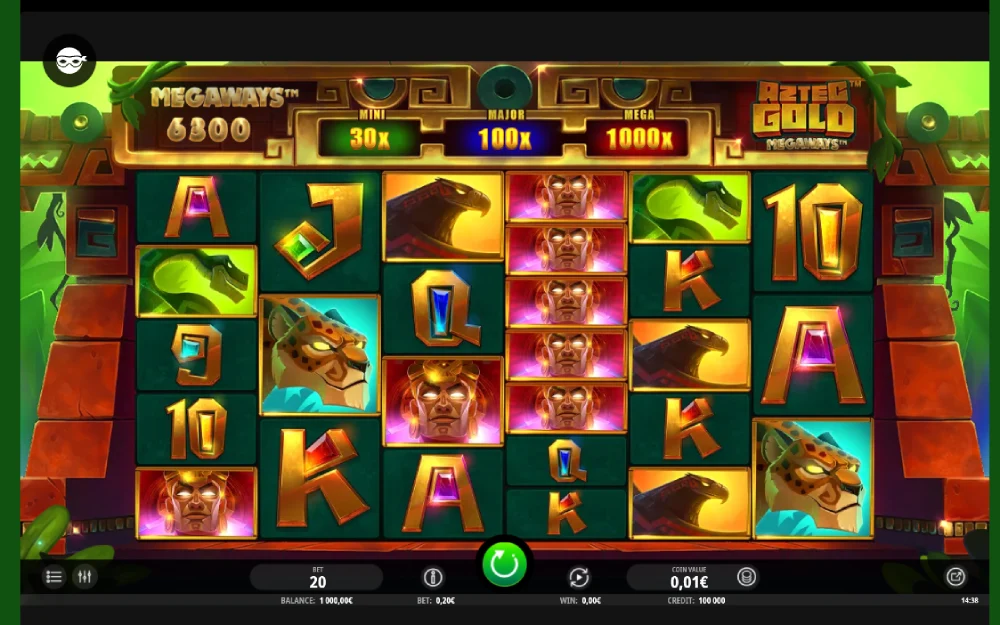Click the exit arrow icon
Screen dimensions: 1000x625
(x=955, y=577)
